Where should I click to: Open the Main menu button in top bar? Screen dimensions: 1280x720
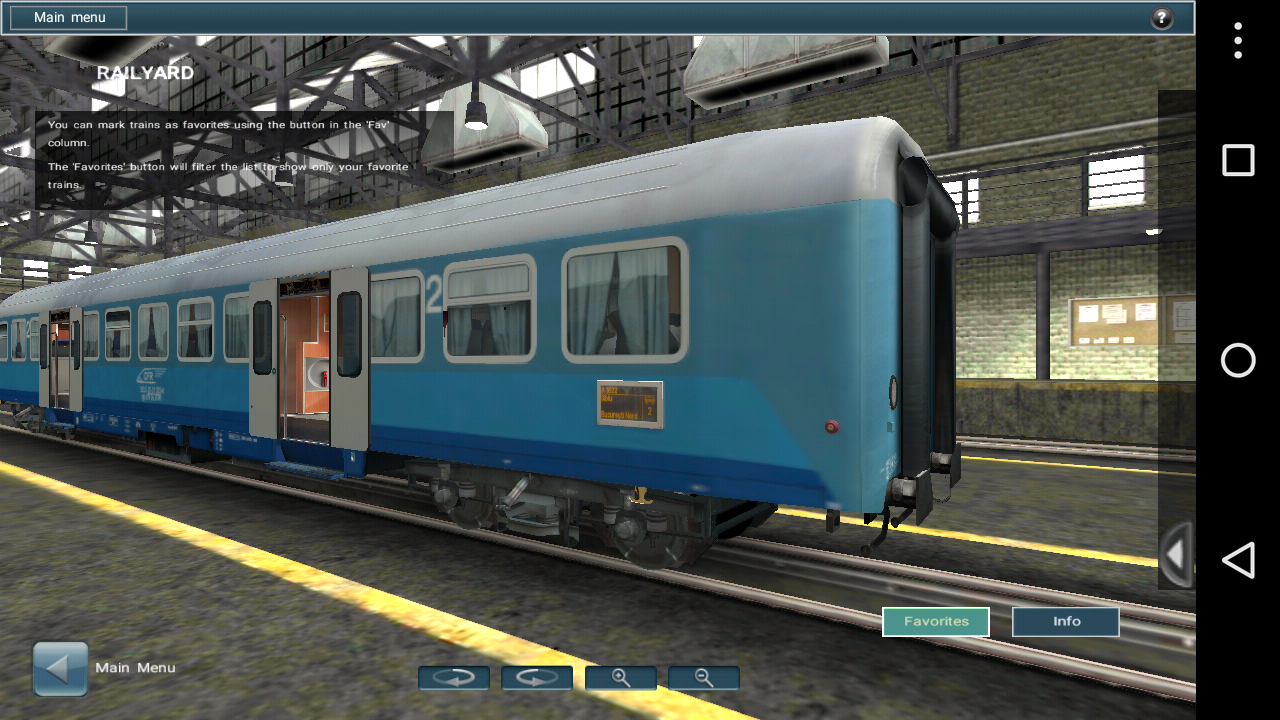pos(69,18)
